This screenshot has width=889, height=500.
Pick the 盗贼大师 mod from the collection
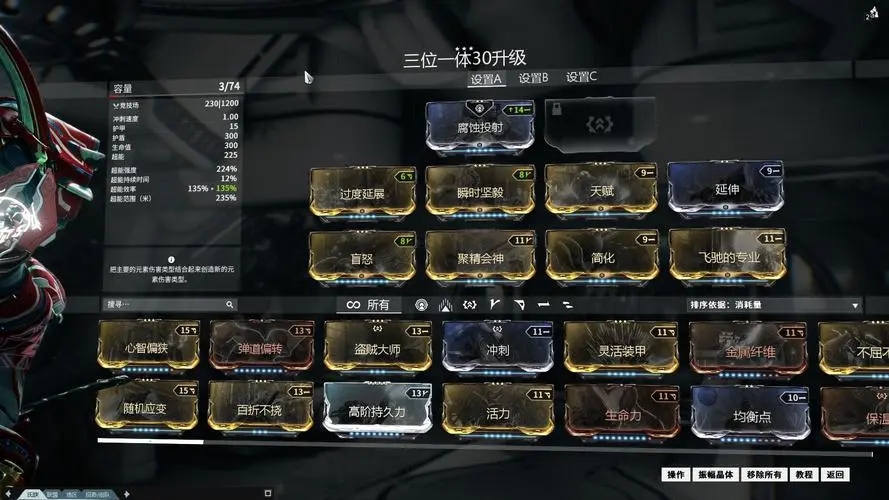(x=377, y=346)
